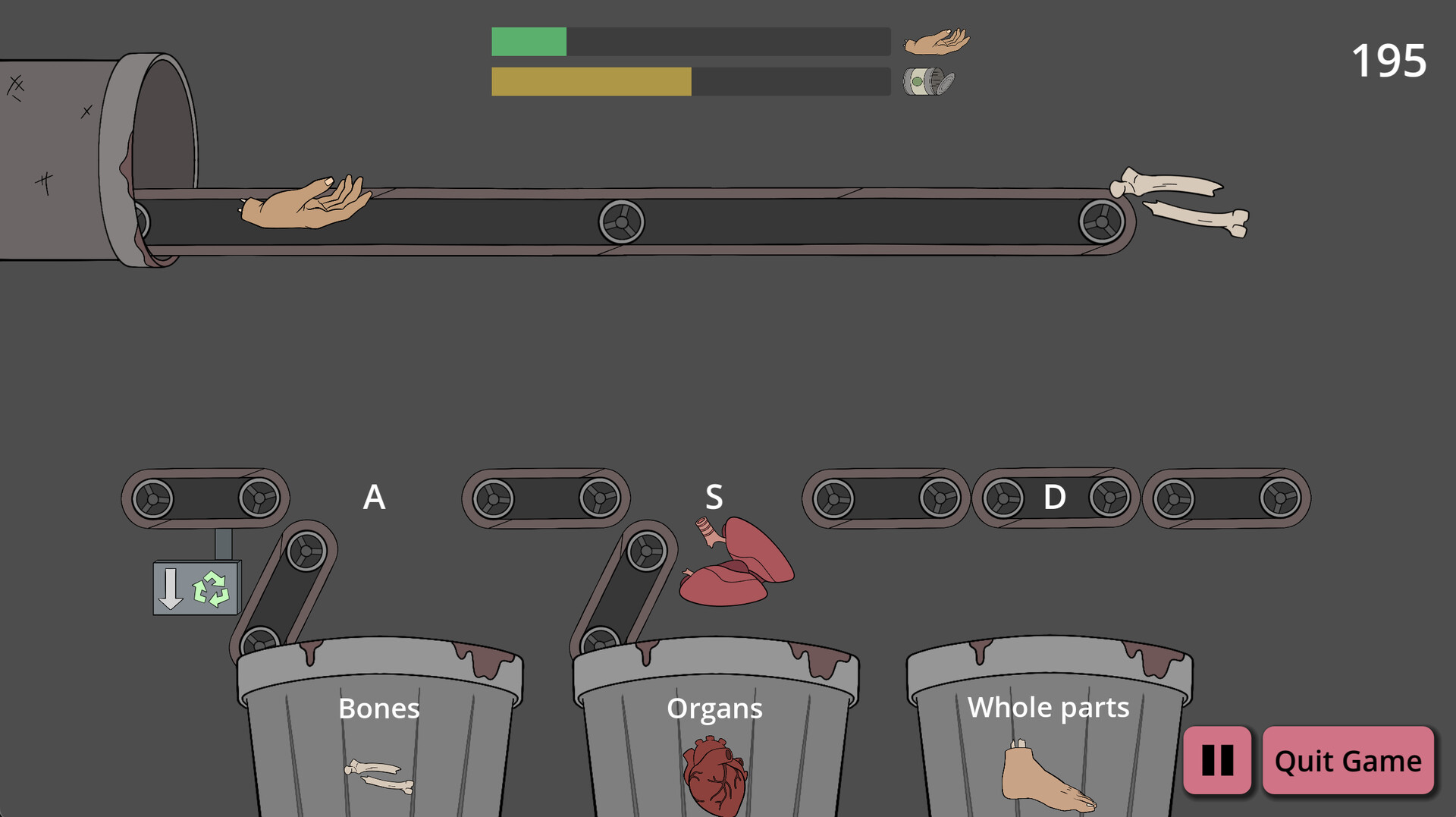Click the score counter showing 195

point(1389,62)
